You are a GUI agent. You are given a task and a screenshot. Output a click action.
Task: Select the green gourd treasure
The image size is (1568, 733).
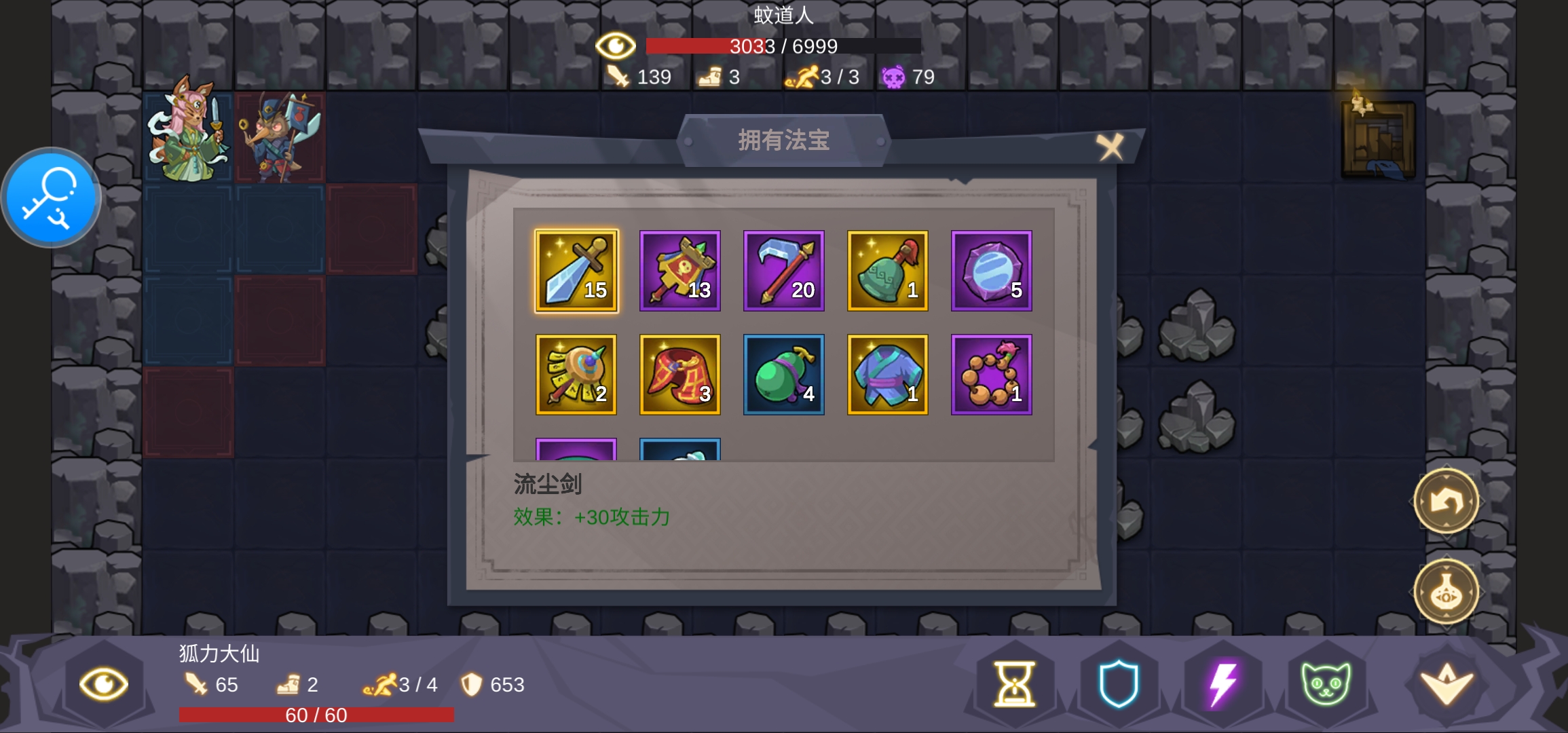784,375
